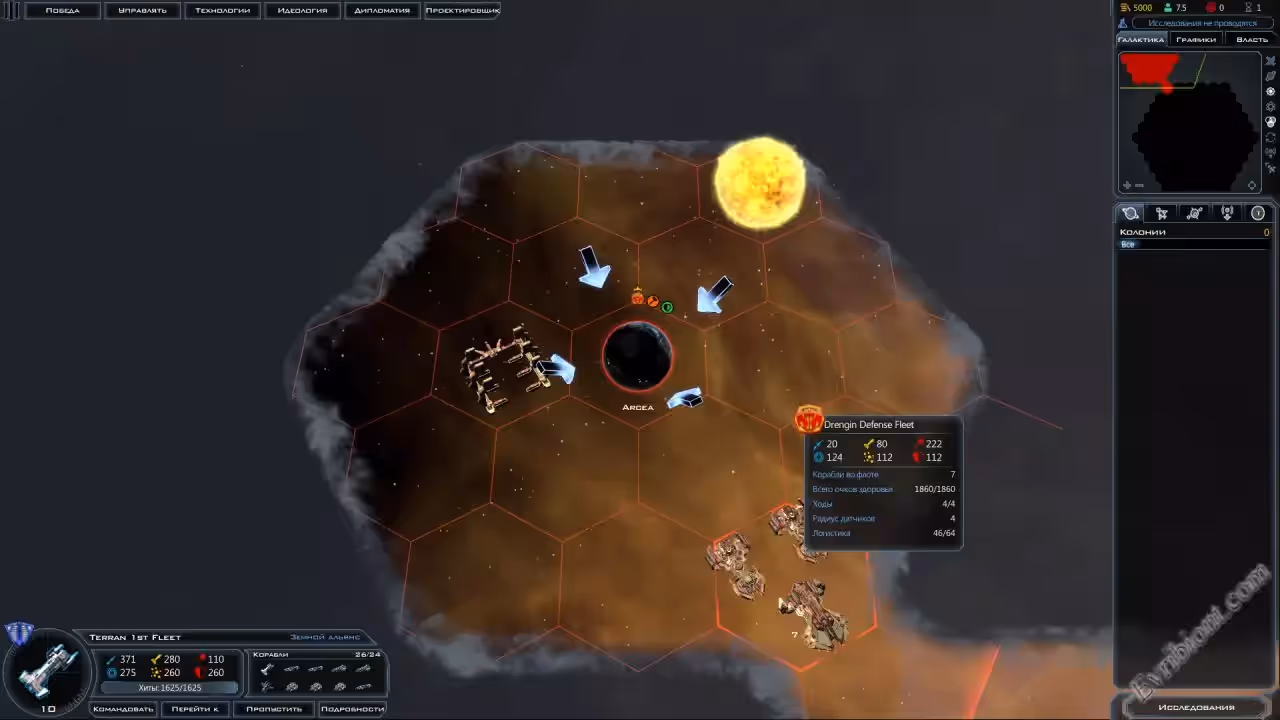Zoom in the minimap with plus button
This screenshot has width=1280, height=720.
click(x=1127, y=185)
